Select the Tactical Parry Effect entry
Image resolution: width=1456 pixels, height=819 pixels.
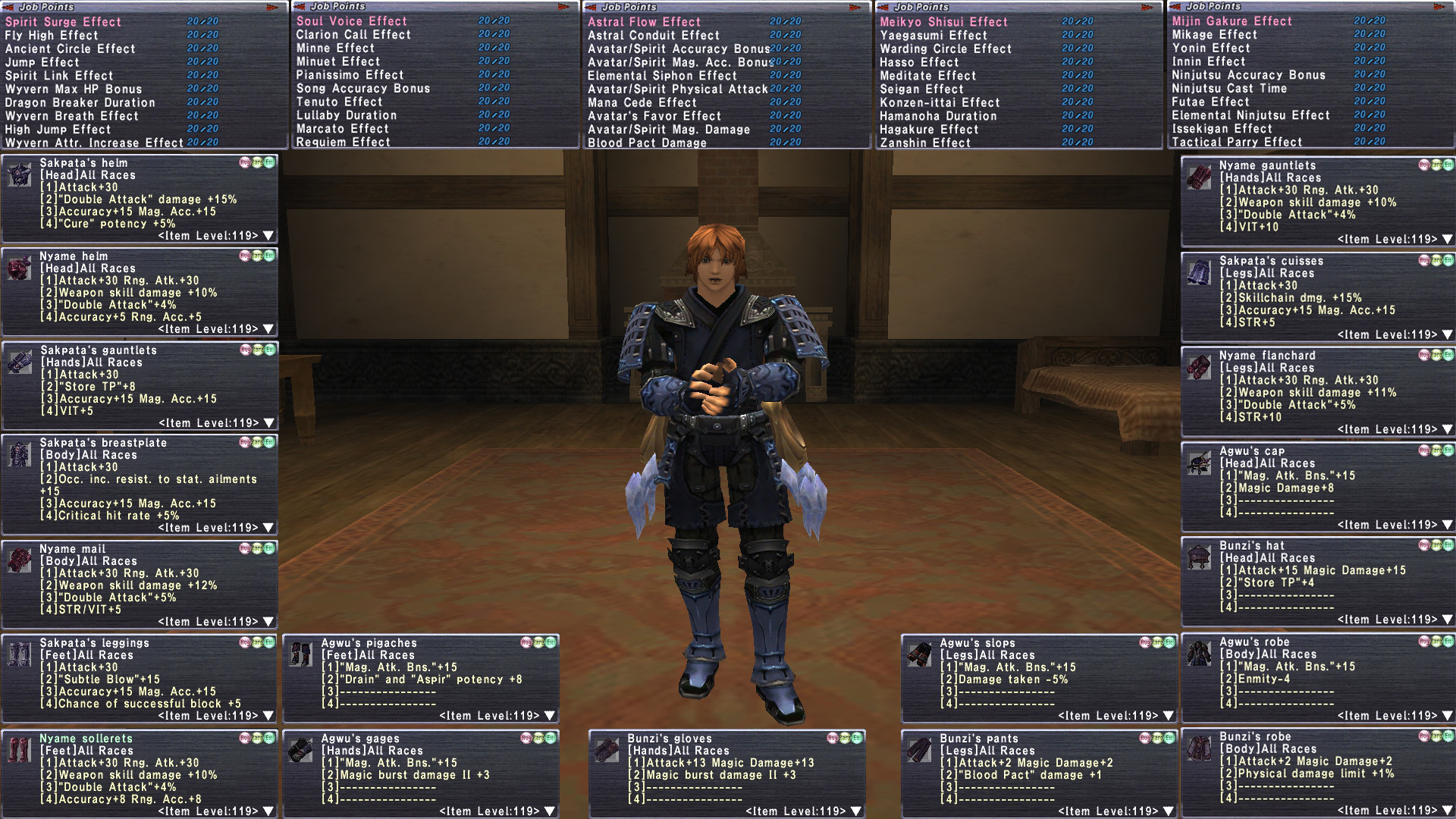coord(1237,142)
